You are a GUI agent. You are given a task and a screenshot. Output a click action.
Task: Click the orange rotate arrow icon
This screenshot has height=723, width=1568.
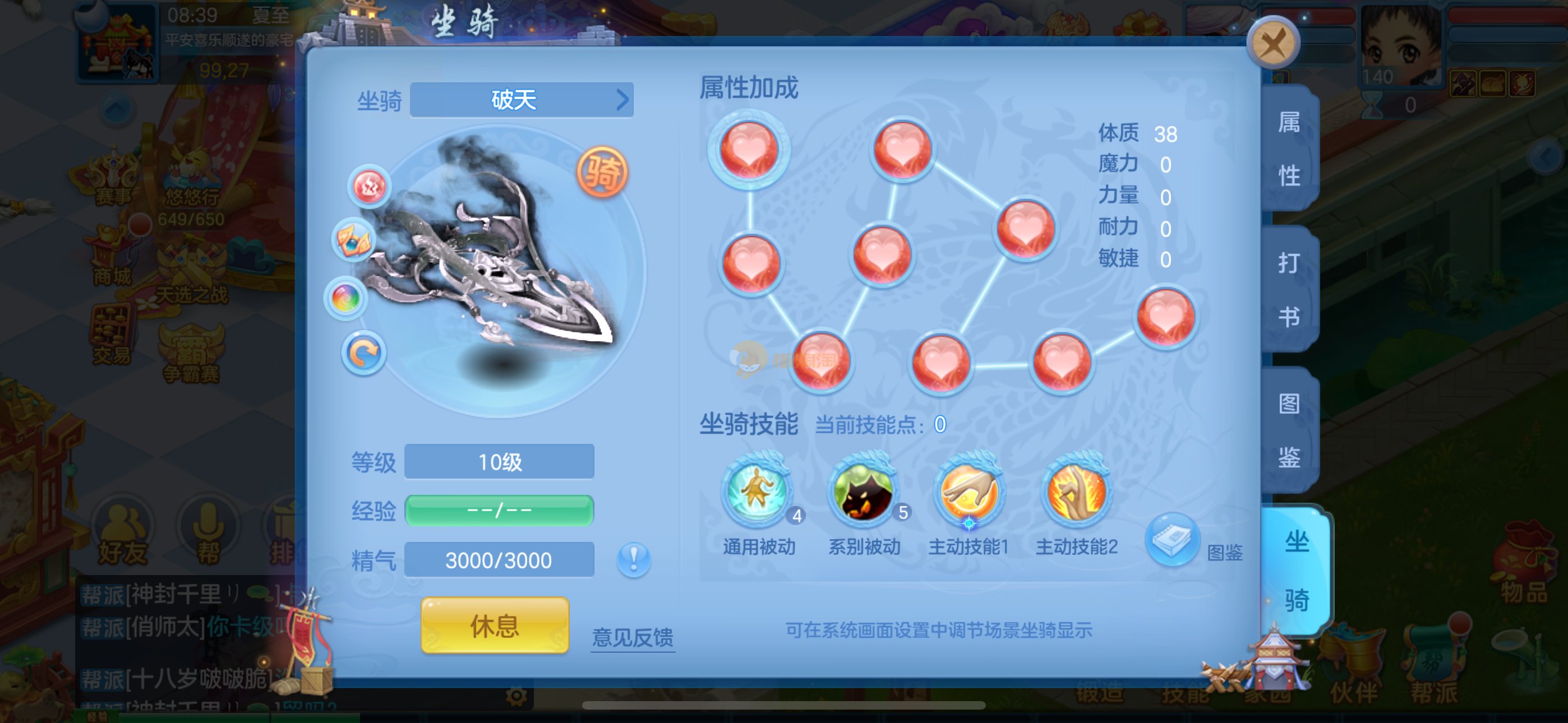coord(363,353)
